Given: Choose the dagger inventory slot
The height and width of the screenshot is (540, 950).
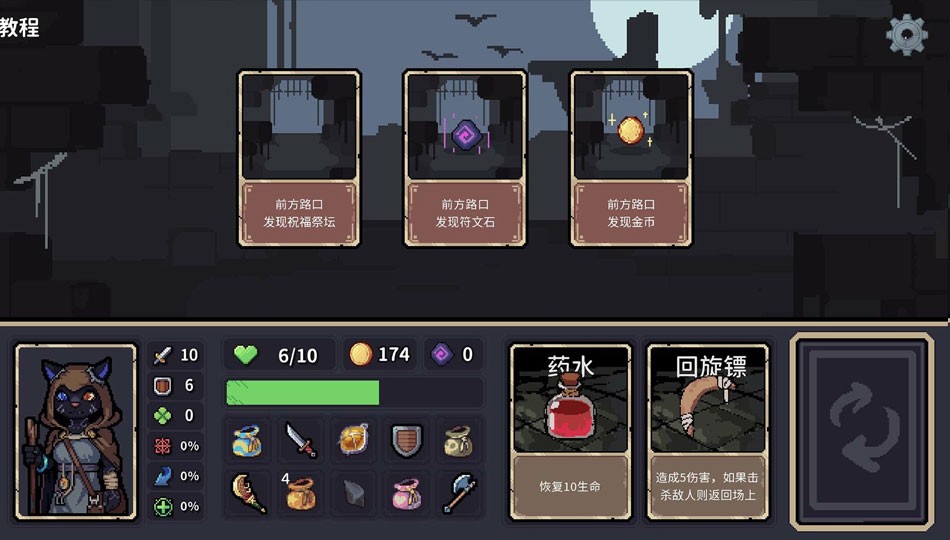Looking at the screenshot, I should coord(300,440).
